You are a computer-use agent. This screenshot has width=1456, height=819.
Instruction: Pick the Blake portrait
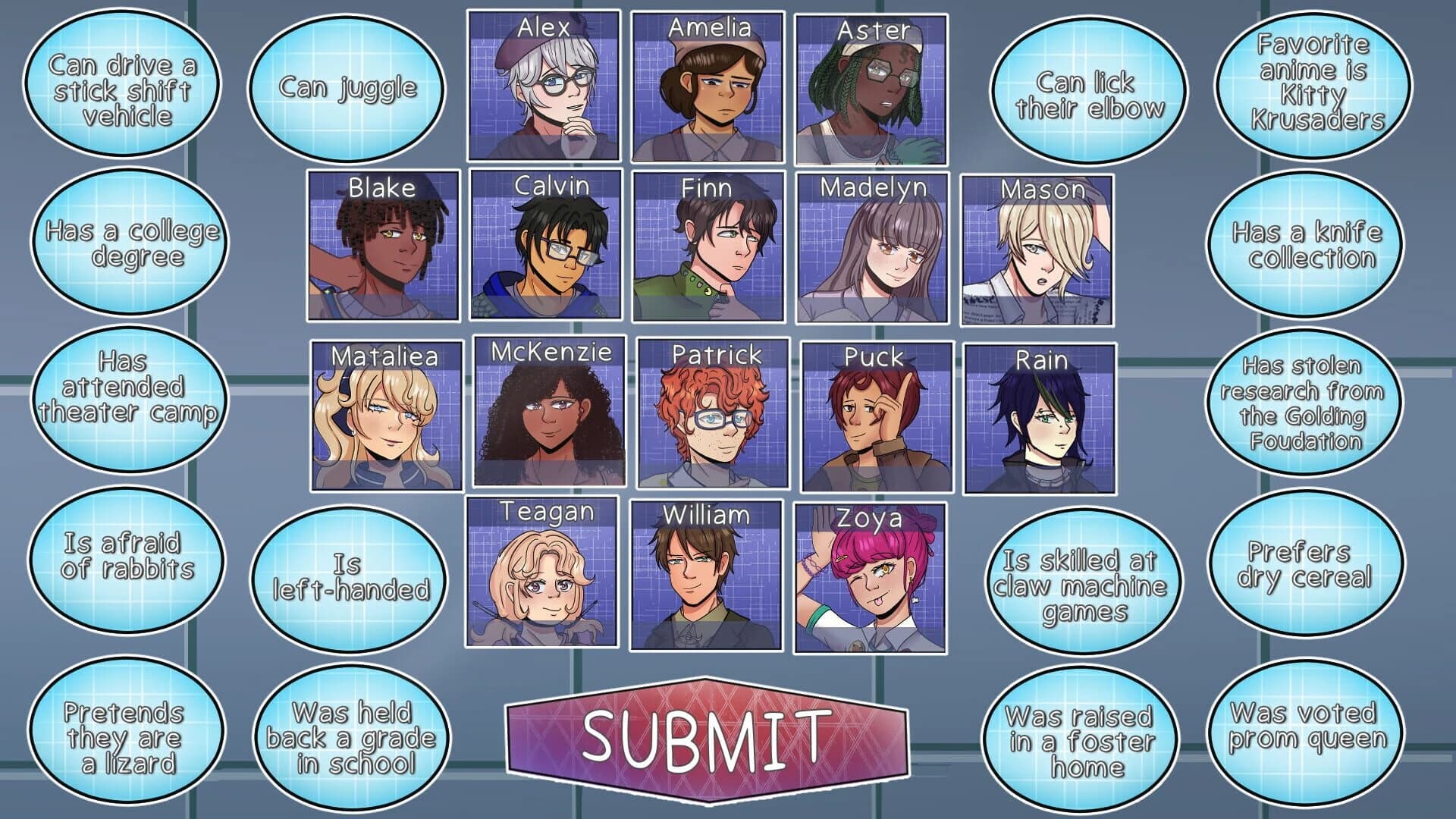pos(384,246)
